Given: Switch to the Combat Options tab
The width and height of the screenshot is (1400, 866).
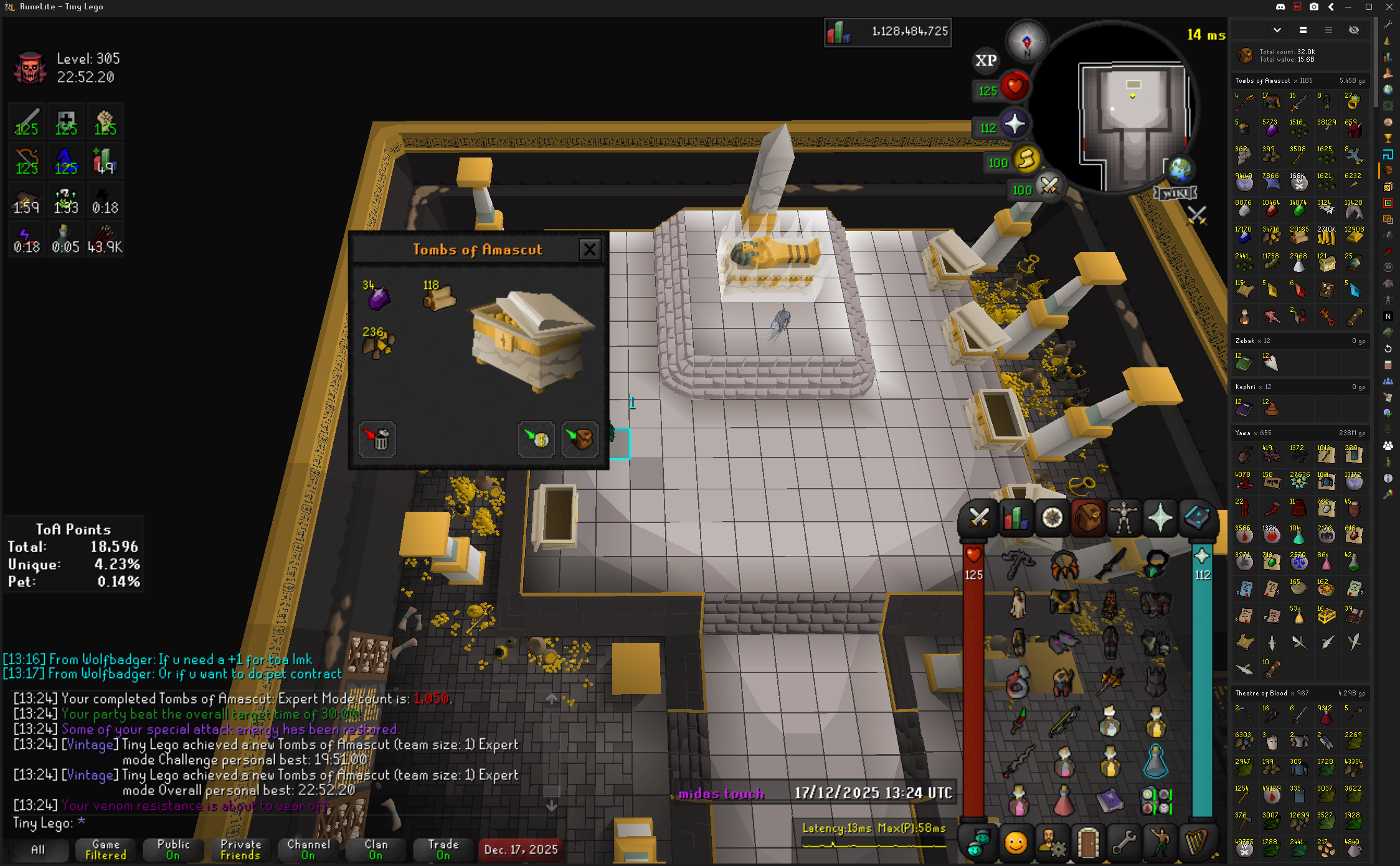Looking at the screenshot, I should [979, 518].
